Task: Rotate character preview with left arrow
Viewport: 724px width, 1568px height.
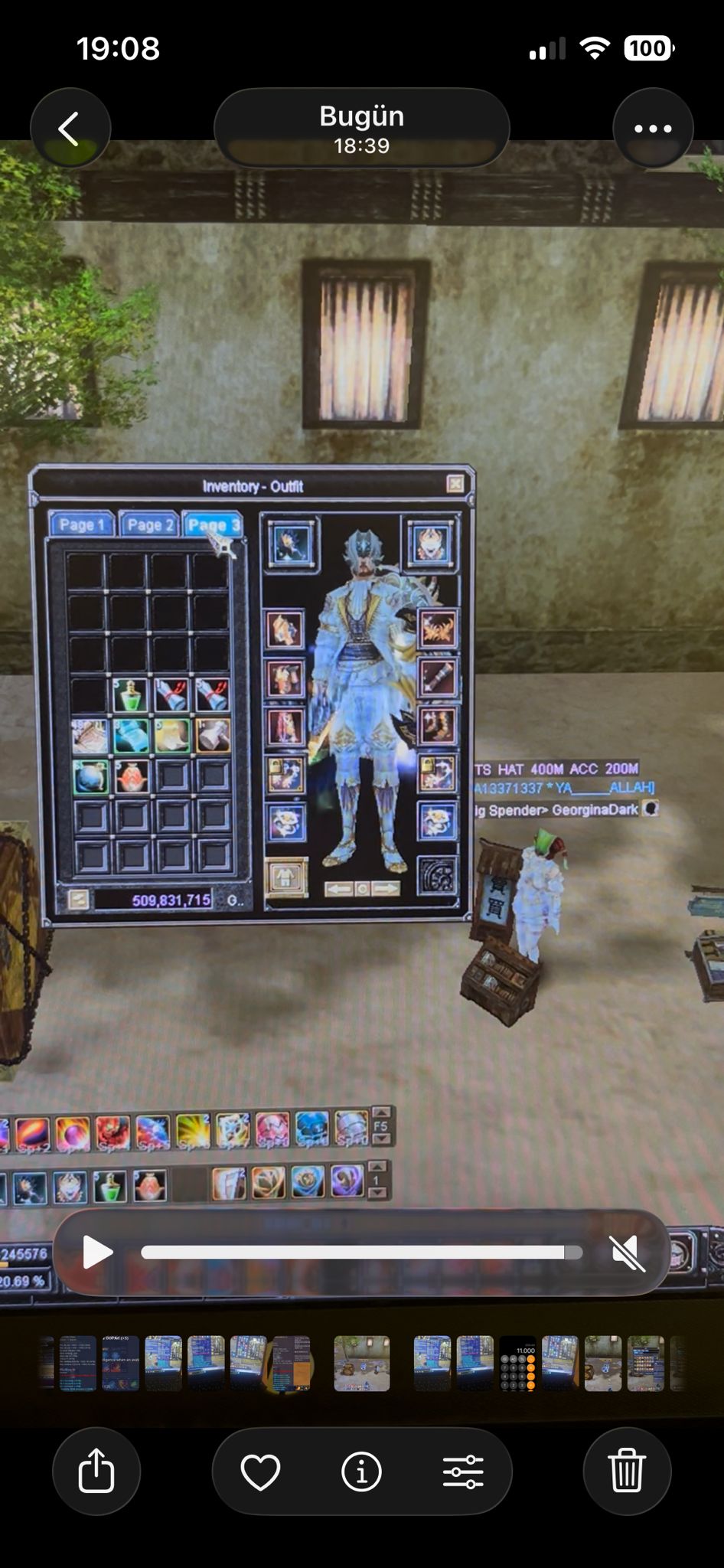Action: [339, 889]
